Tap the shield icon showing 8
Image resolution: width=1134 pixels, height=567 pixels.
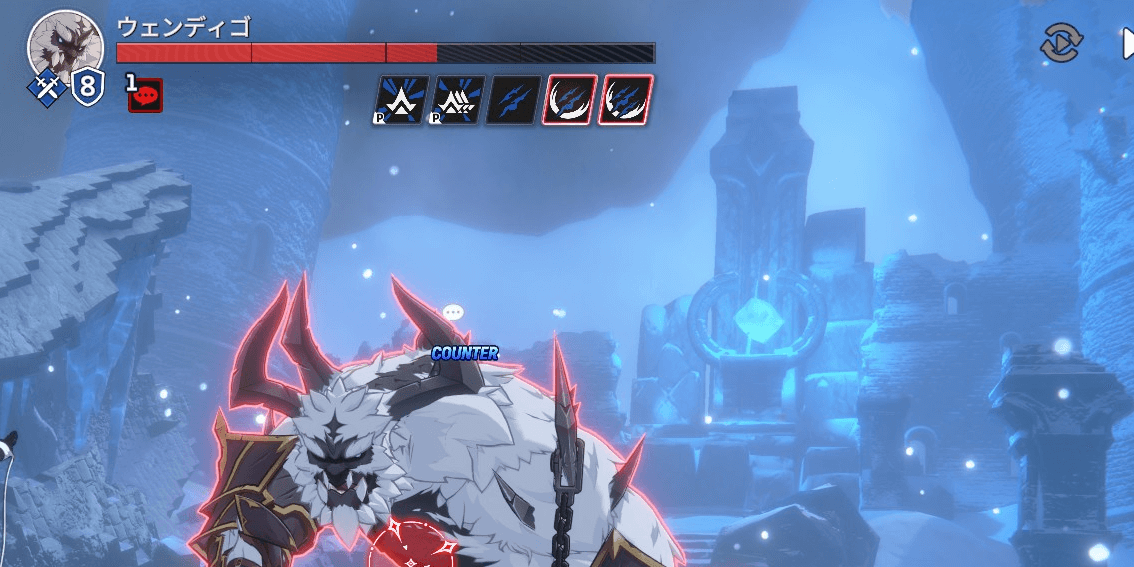(x=87, y=88)
